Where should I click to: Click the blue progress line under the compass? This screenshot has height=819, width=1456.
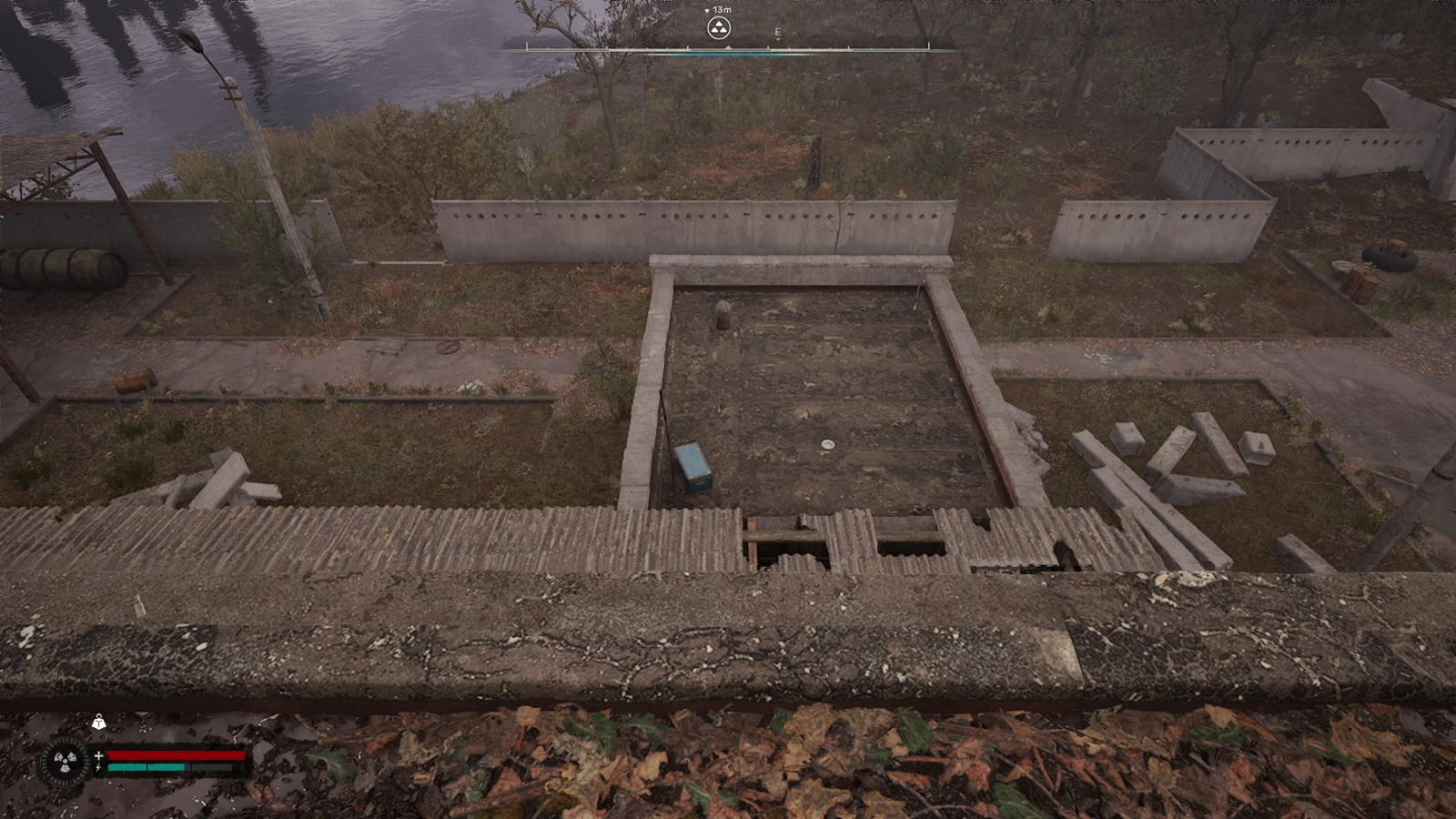(x=727, y=55)
